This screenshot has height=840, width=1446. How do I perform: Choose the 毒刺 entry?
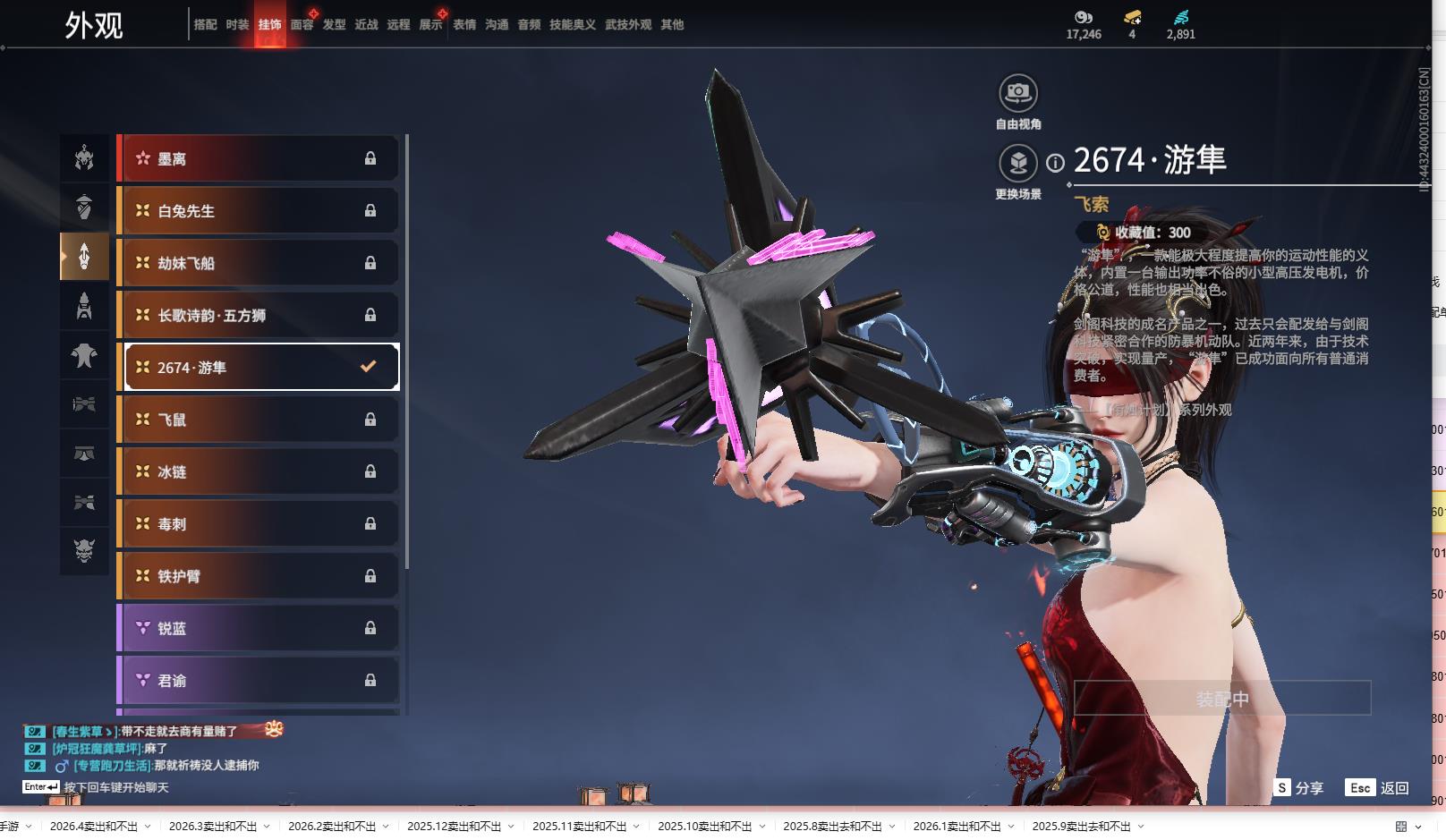coord(259,524)
